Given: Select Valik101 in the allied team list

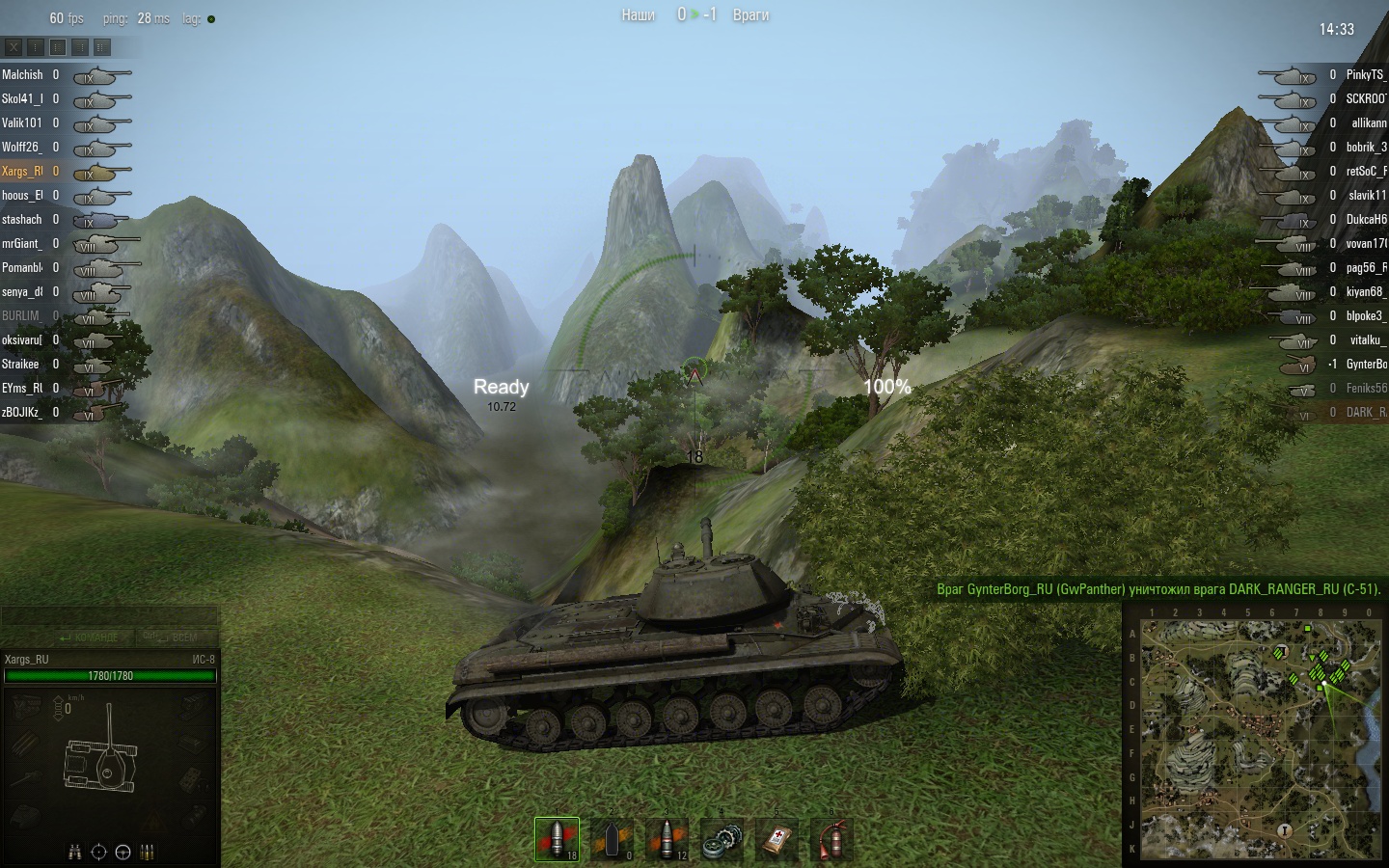Looking at the screenshot, I should coord(22,122).
